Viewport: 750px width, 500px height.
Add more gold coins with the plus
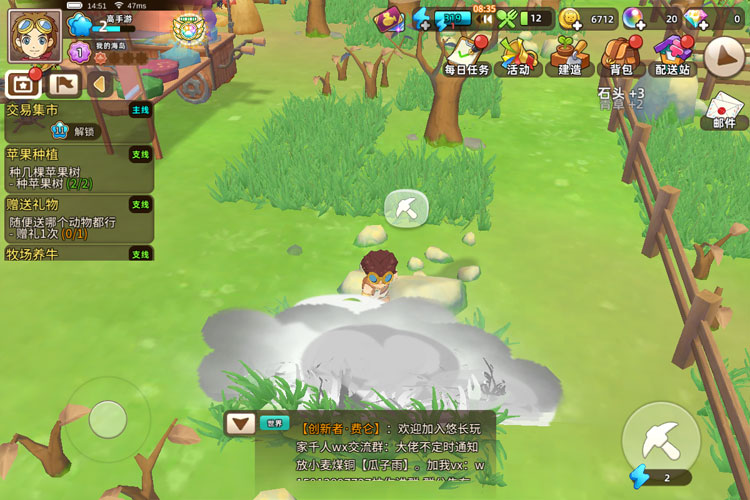coord(569,24)
